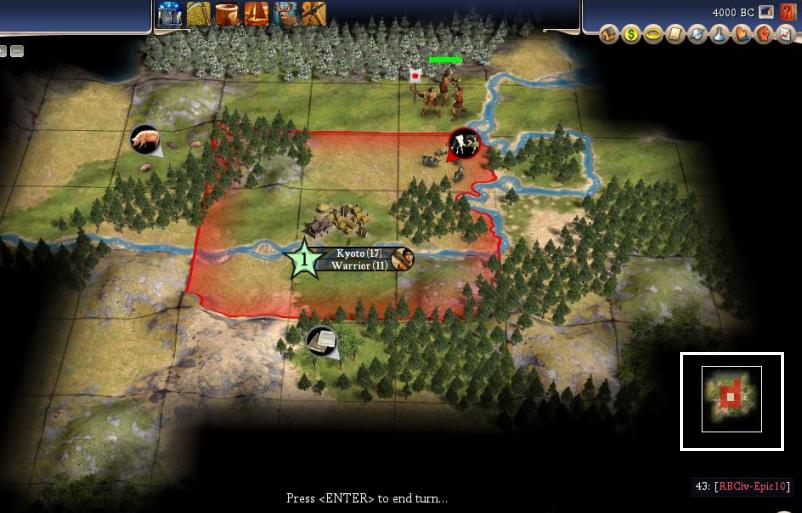Screen dimensions: 802x513
Task: Open the house-icon Domestic Advisor
Action: [x=609, y=35]
